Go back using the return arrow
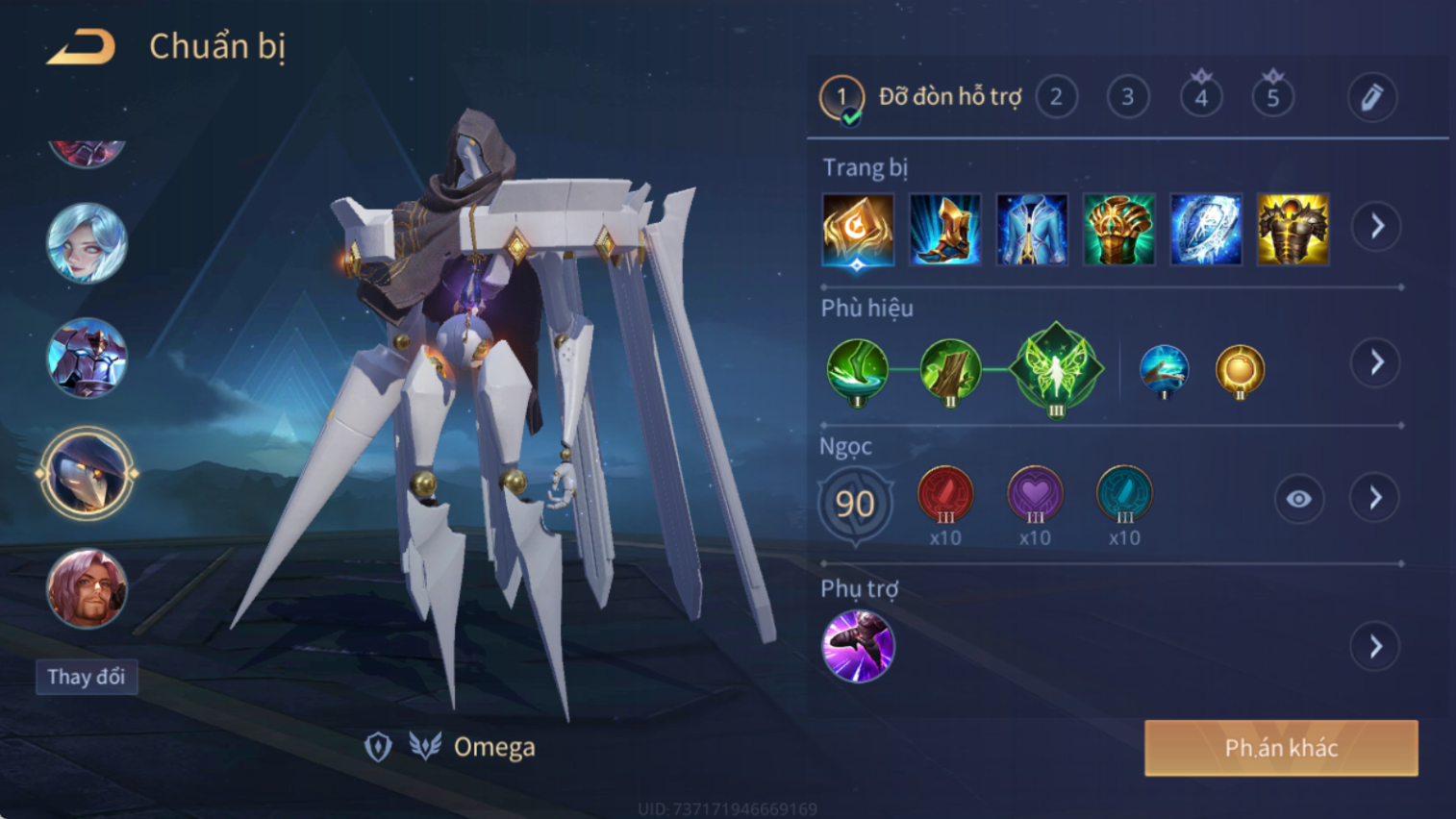 [x=82, y=46]
